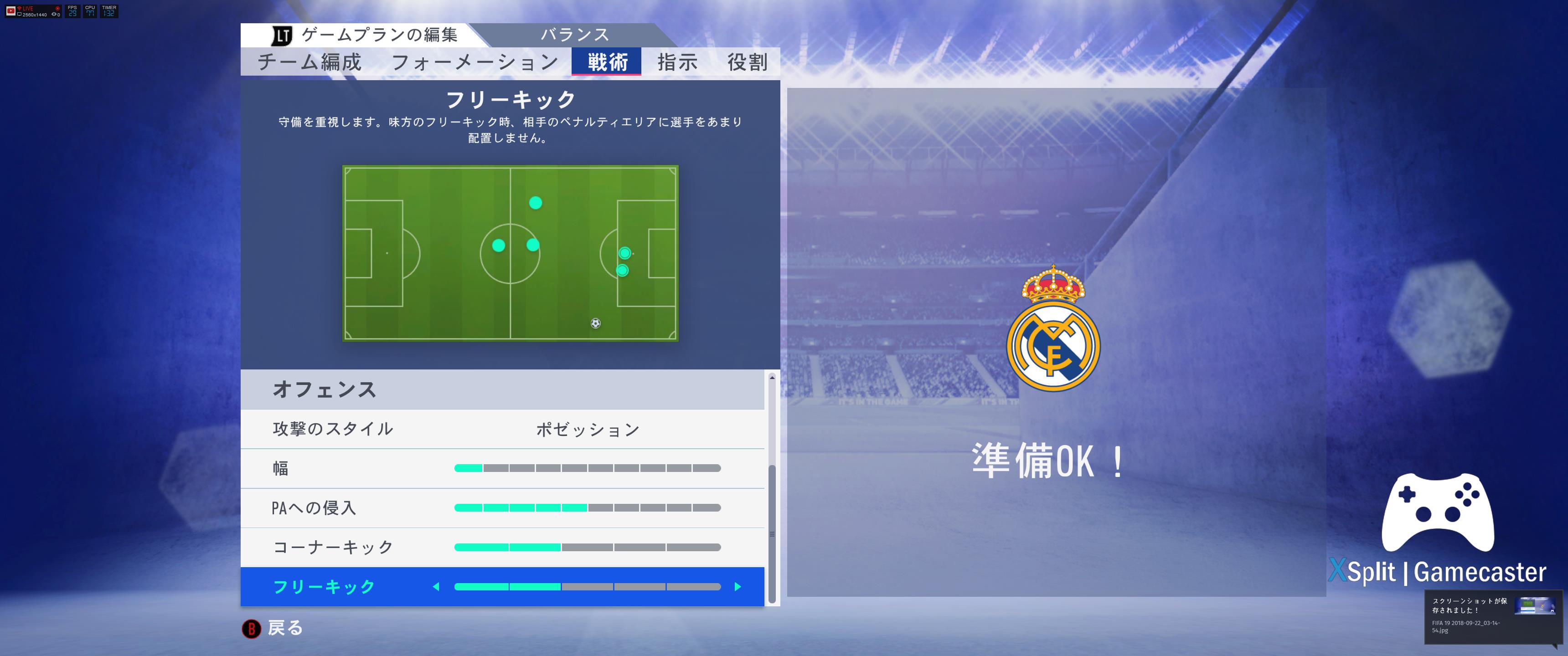The width and height of the screenshot is (1568, 656).
Task: Click the YouTube live streaming icon in overlay
Action: (x=11, y=11)
